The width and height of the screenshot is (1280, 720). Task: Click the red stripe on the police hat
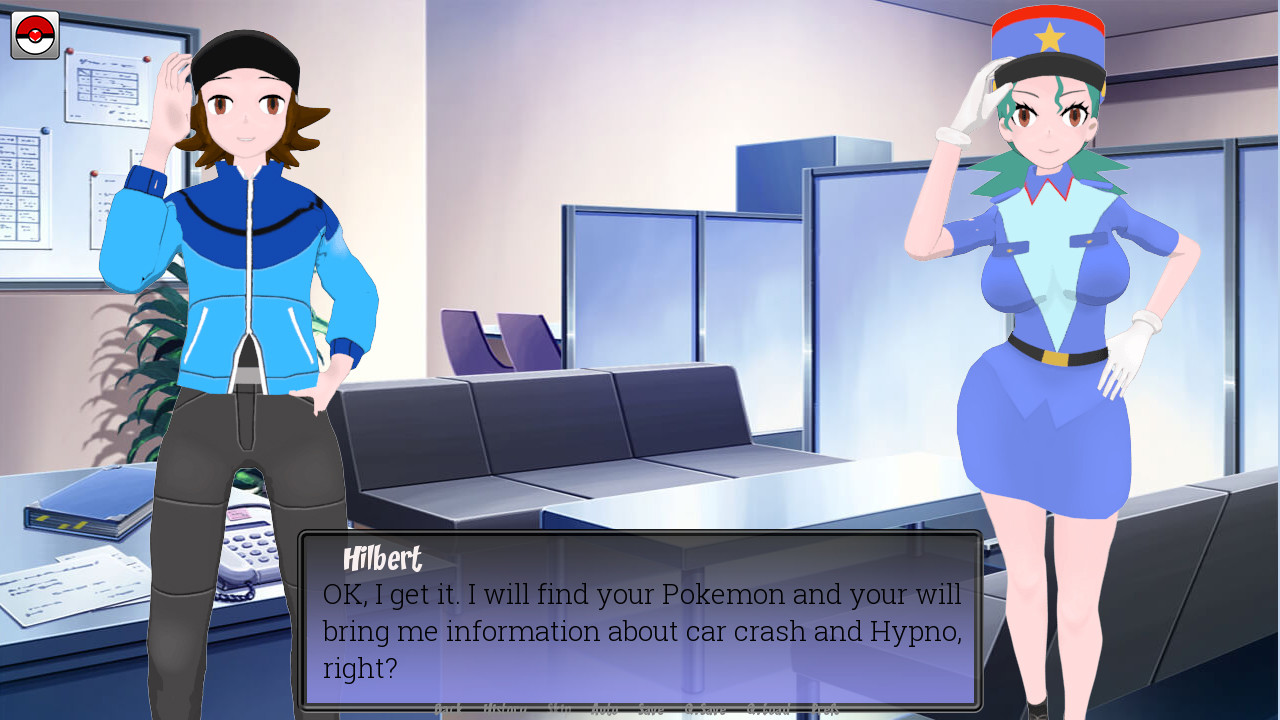coord(1048,10)
